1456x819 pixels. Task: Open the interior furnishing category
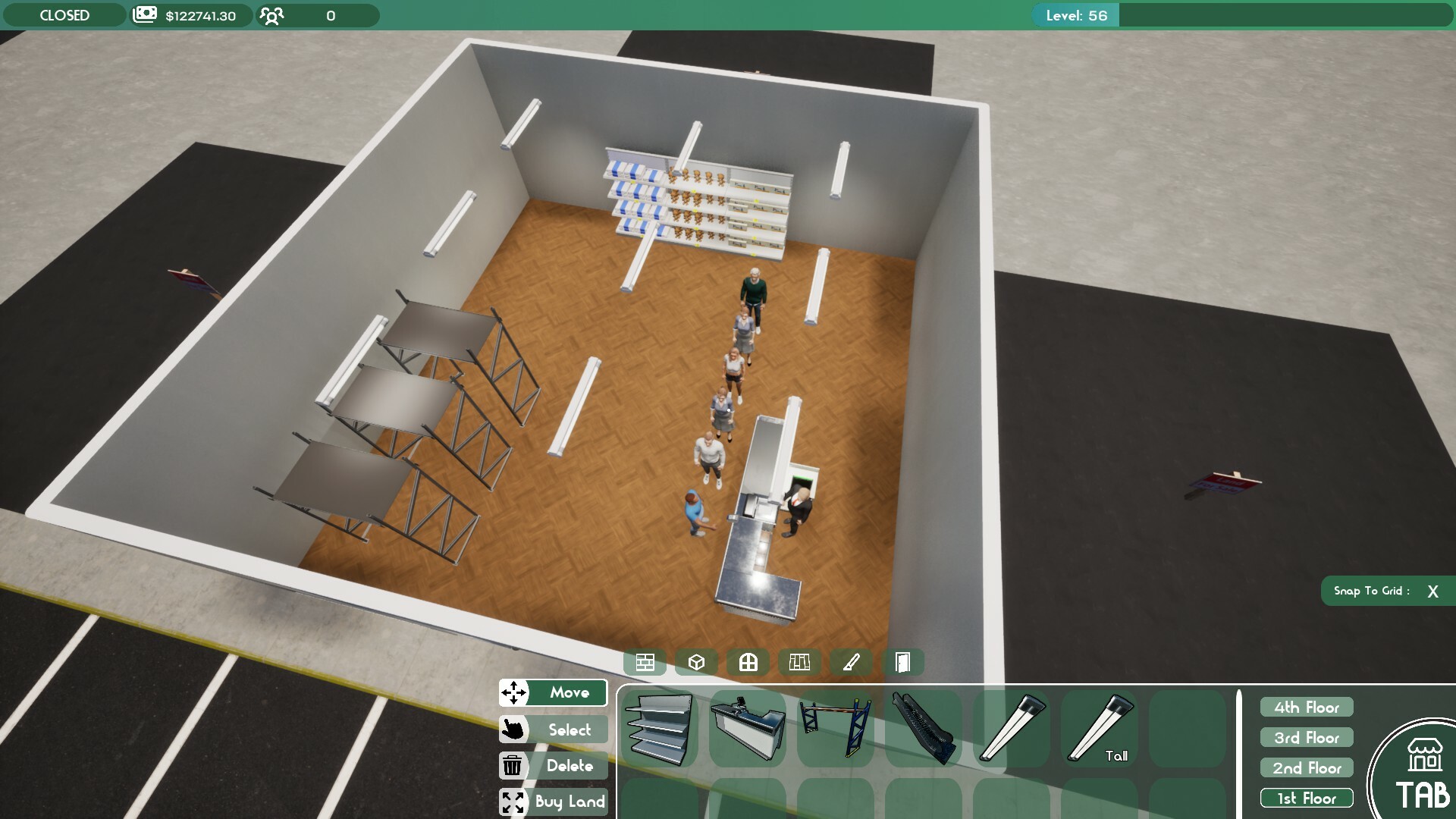[x=800, y=661]
